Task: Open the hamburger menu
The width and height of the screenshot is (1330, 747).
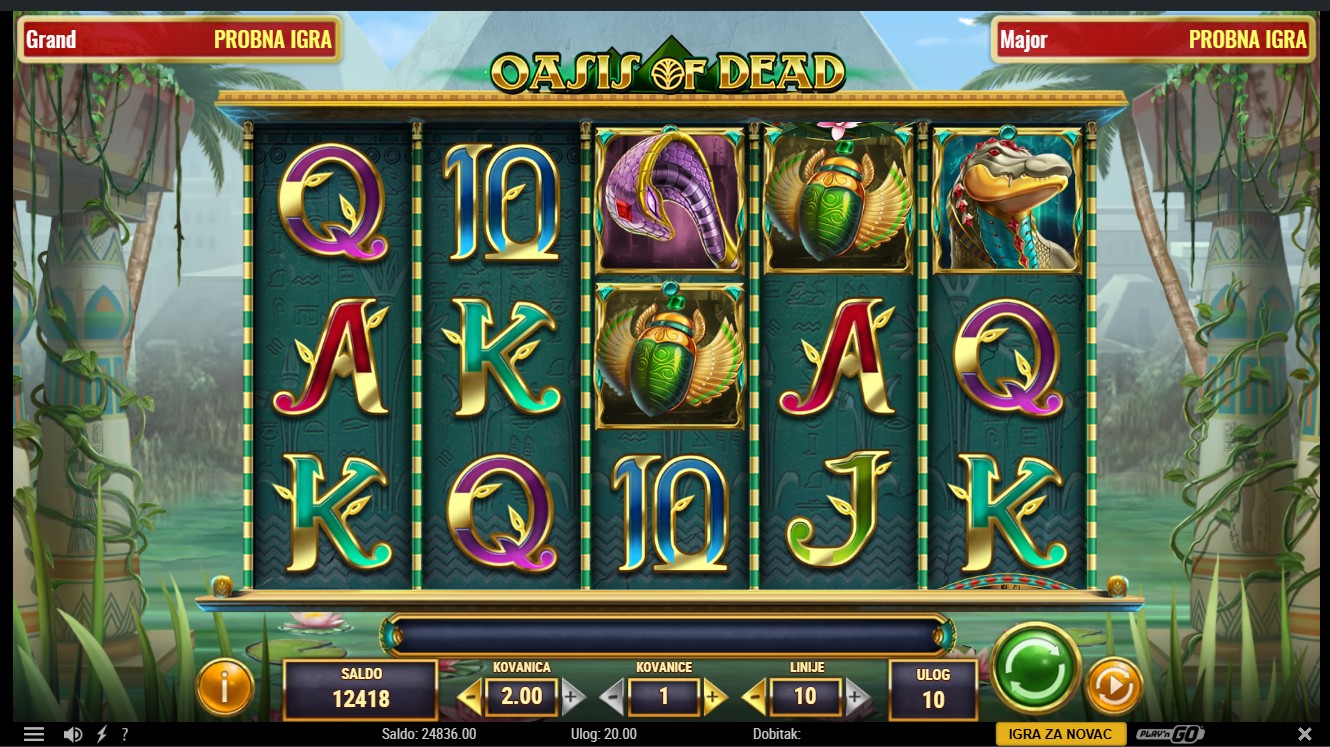Action: [x=34, y=735]
